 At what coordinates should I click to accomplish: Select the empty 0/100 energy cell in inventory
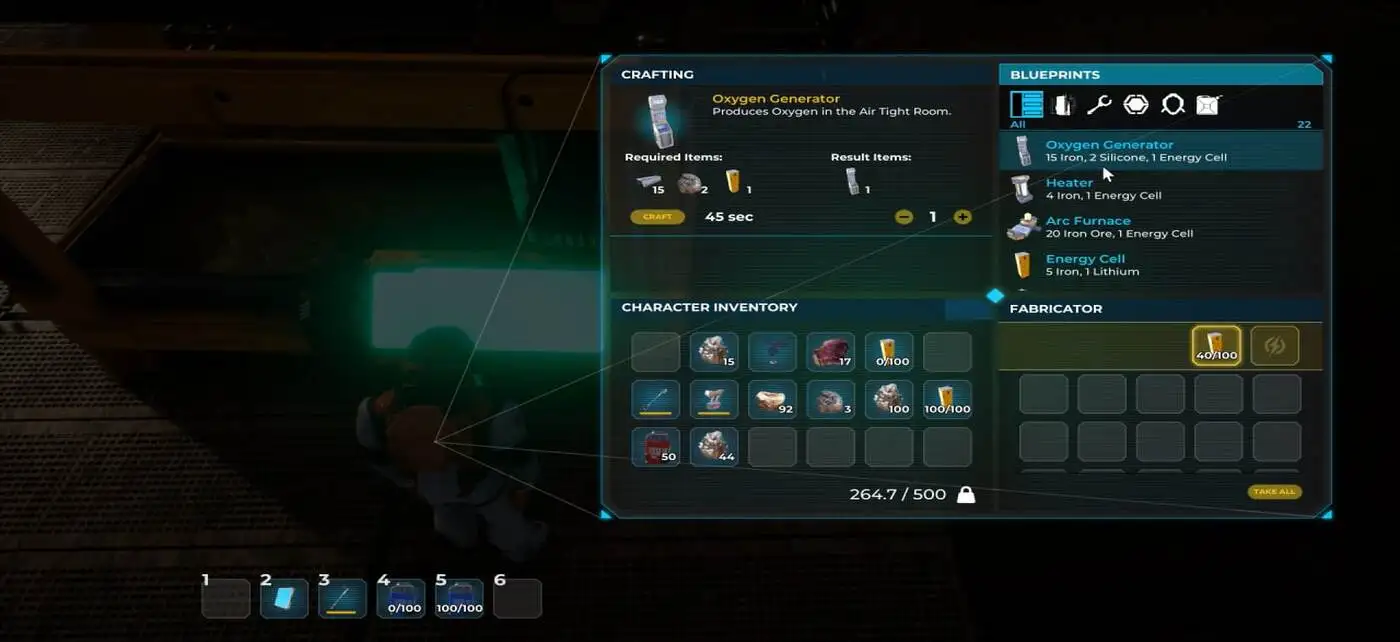click(889, 352)
